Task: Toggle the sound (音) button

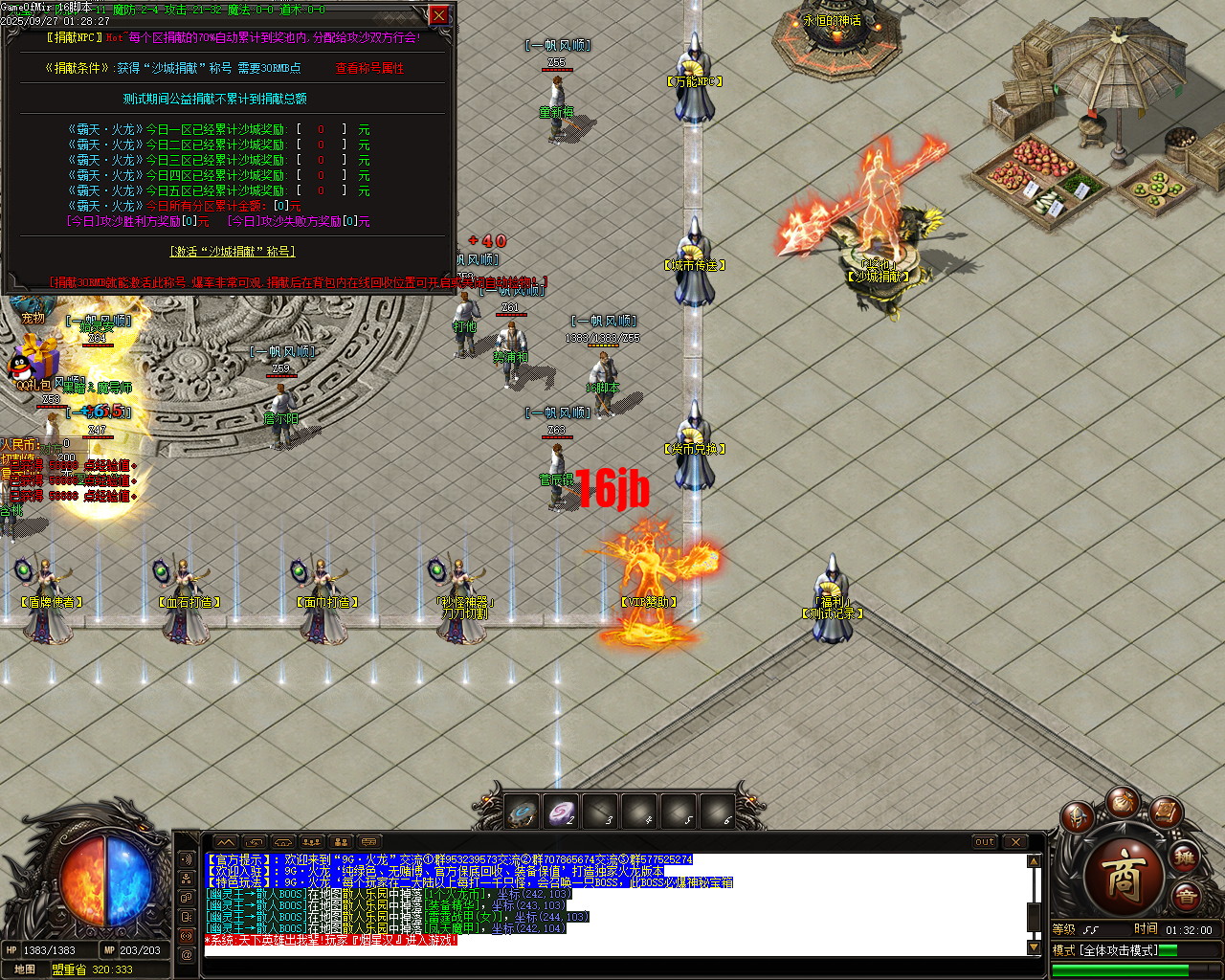Action: pos(1186,895)
